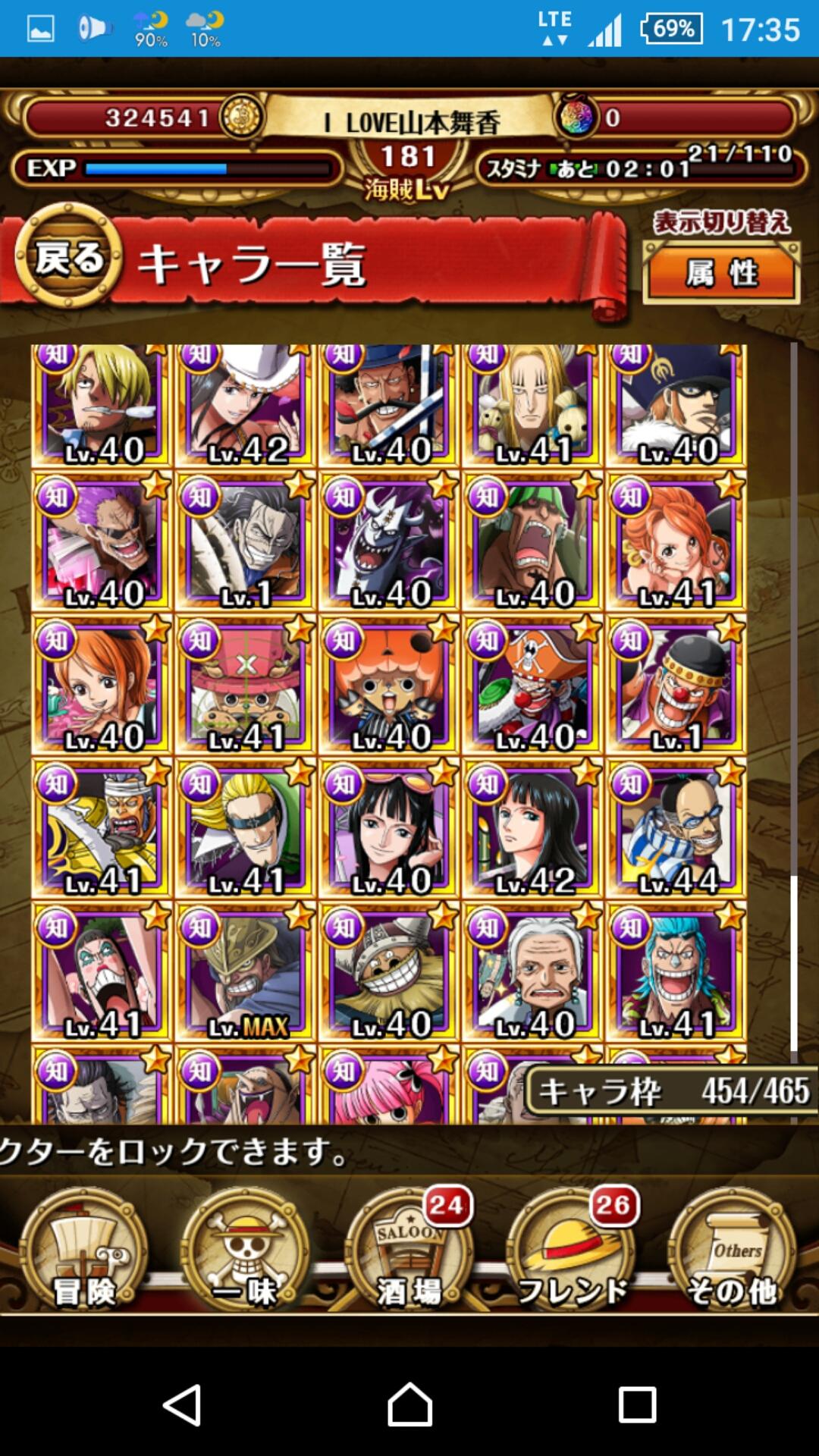The image size is (819, 1456).
Task: Select blue-haired Franky Lv.41 card
Action: tap(676, 972)
